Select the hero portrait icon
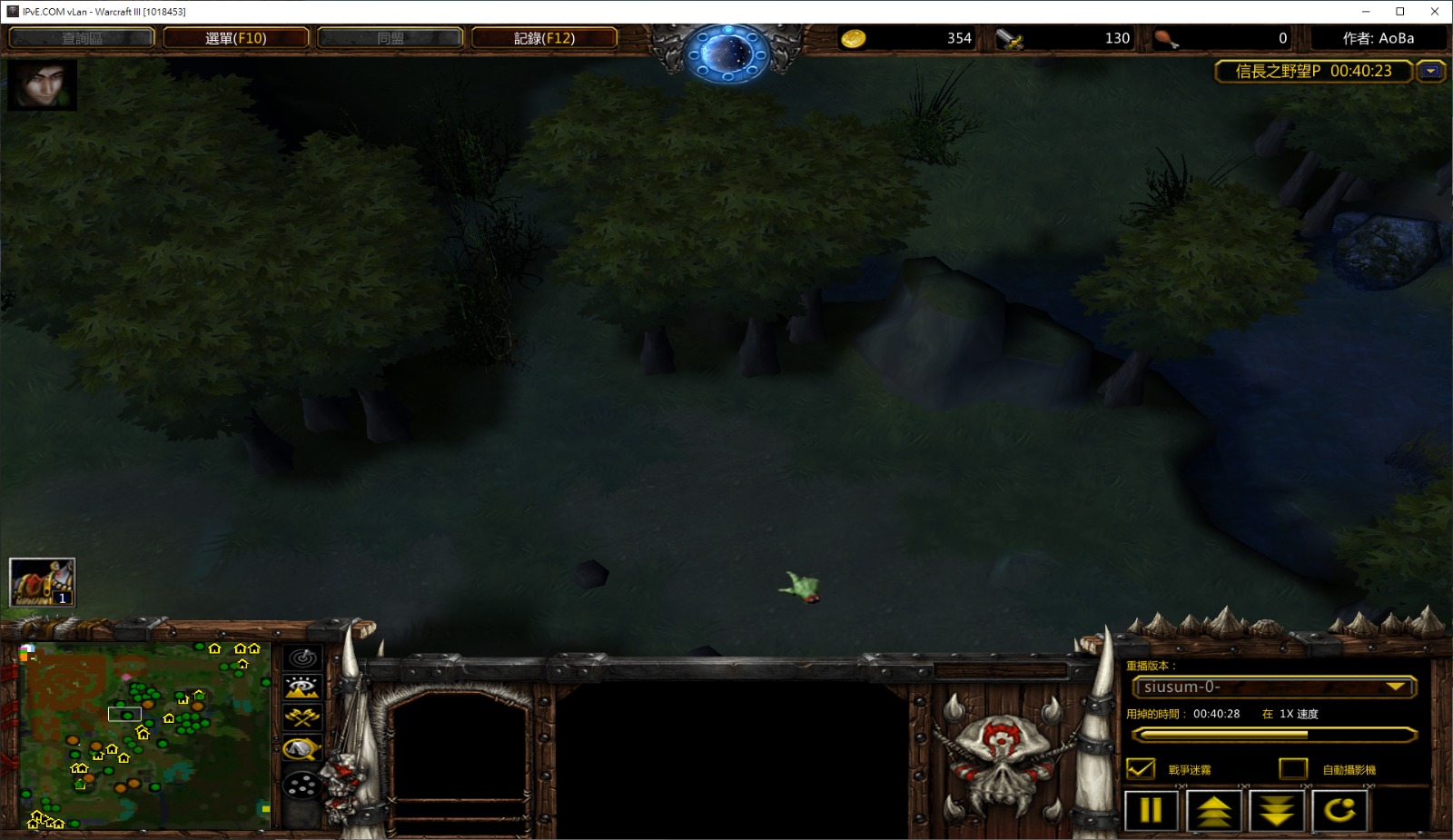Screen dimensions: 1453x840 click(42, 85)
